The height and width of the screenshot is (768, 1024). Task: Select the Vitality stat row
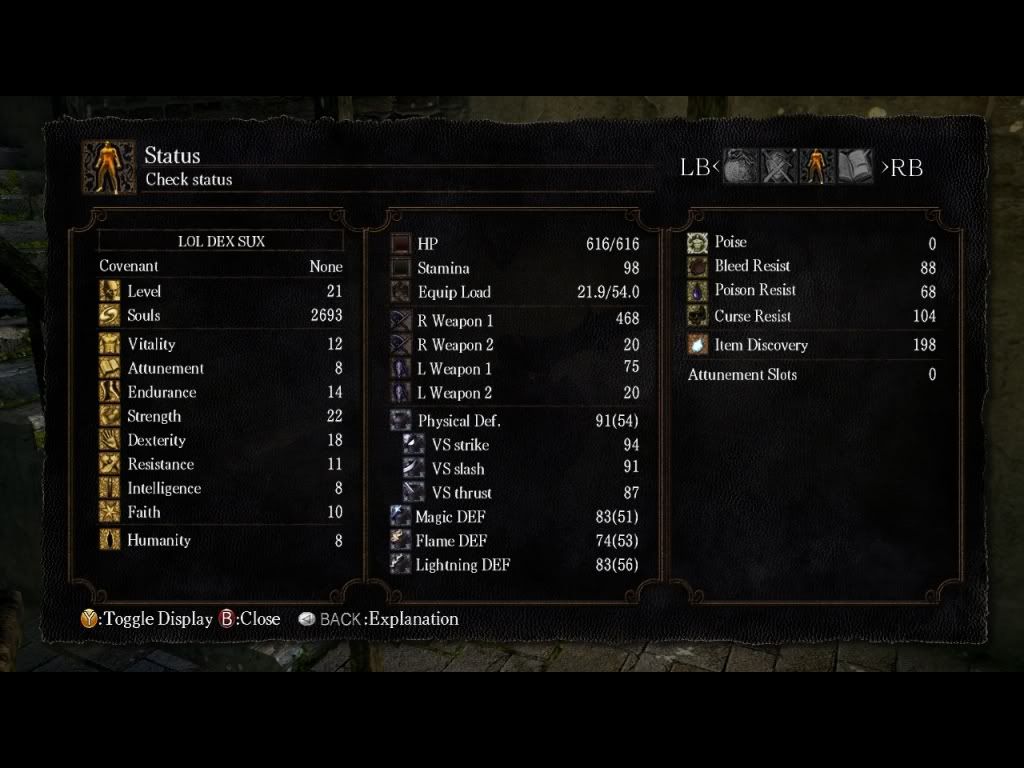[221, 344]
